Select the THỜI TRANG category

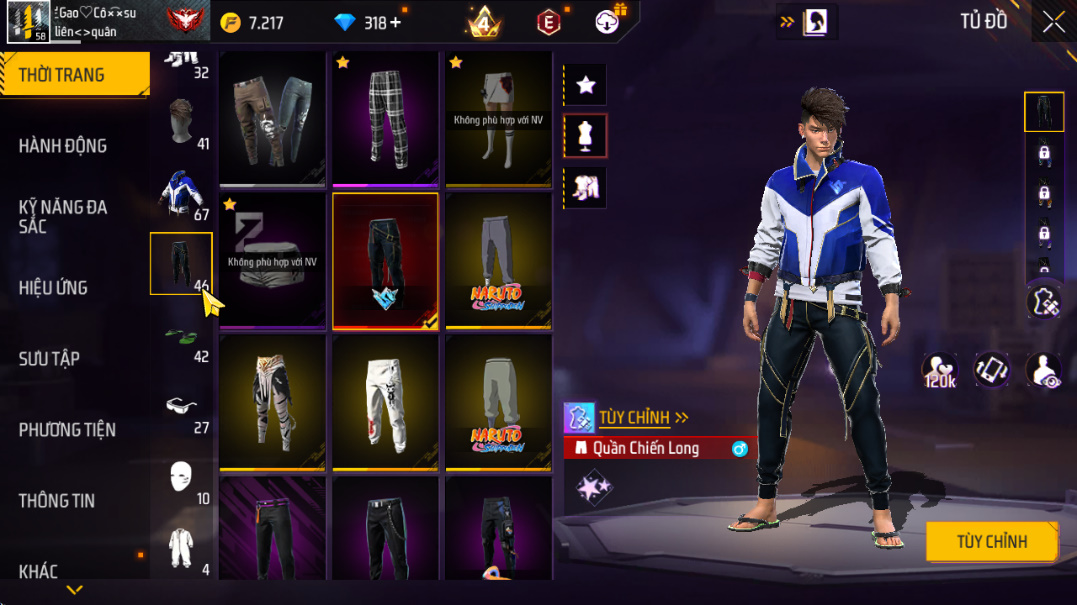tap(62, 75)
